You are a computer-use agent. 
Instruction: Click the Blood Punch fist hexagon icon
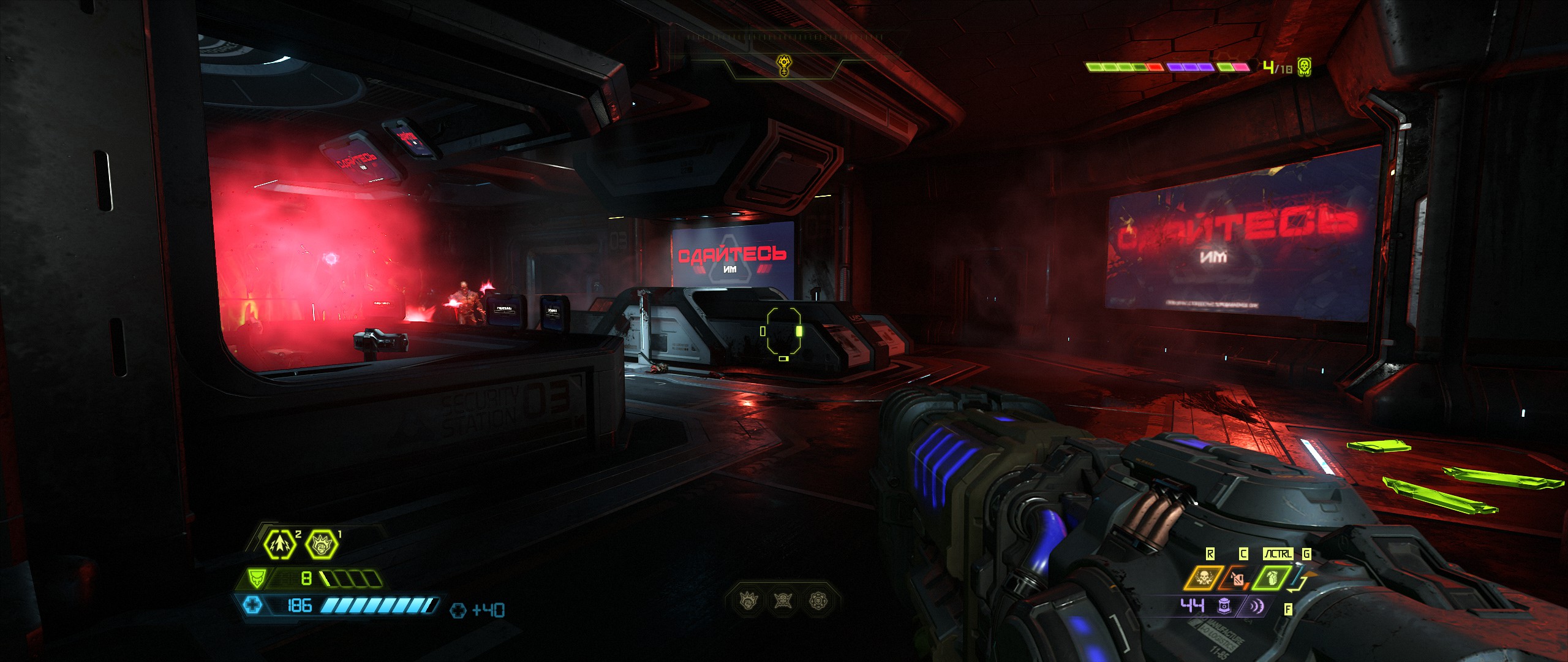click(321, 544)
